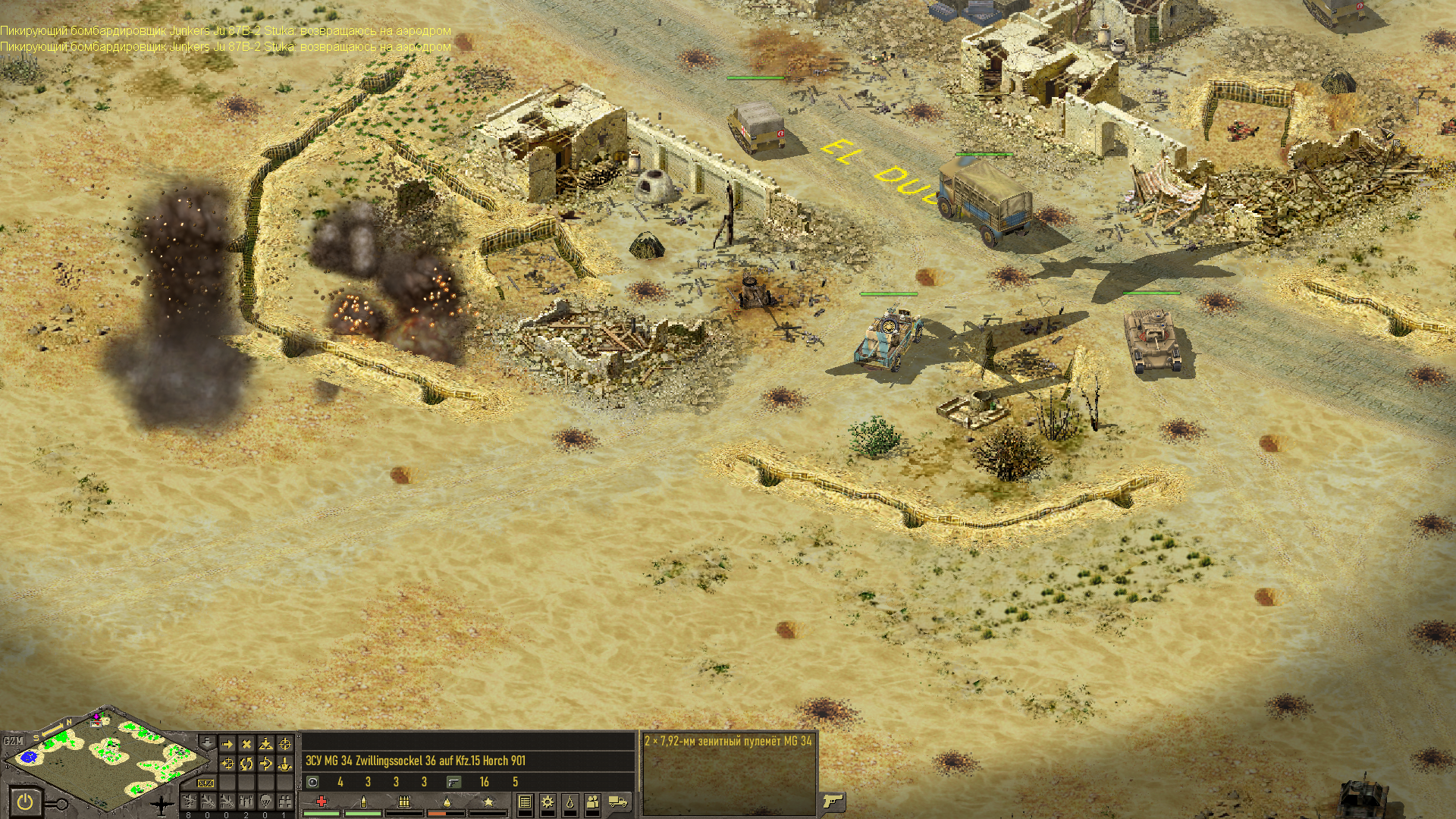The width and height of the screenshot is (1456, 819).
Task: Click the fuel drop icon button
Action: coord(570,802)
